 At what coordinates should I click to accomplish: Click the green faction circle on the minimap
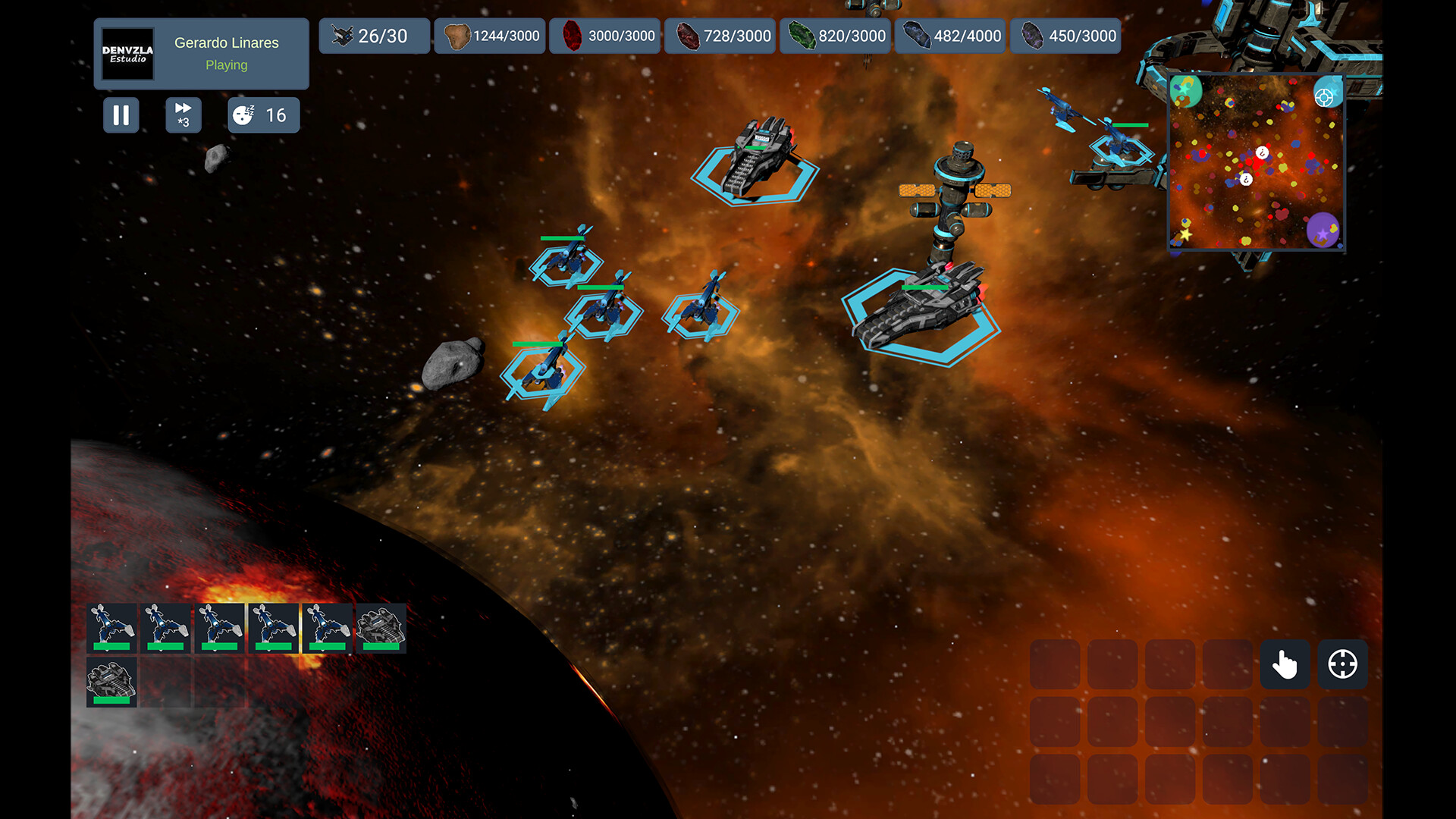(x=1187, y=91)
